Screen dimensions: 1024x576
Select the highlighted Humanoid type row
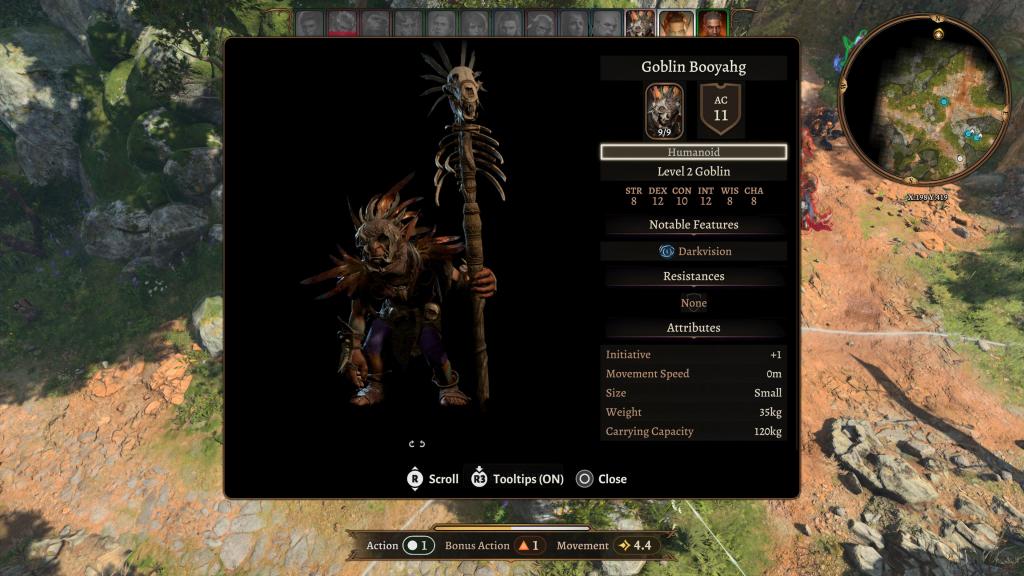pos(693,152)
